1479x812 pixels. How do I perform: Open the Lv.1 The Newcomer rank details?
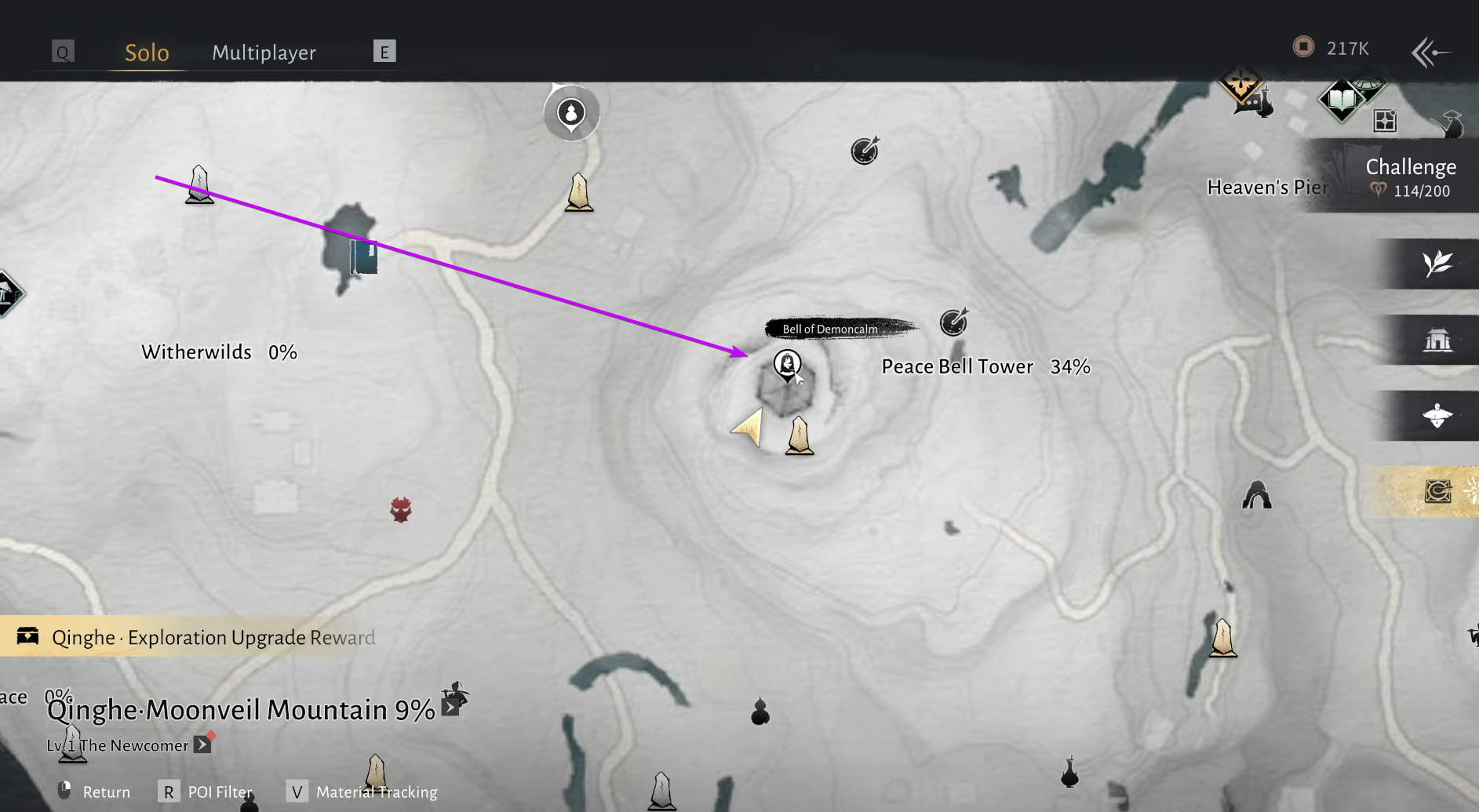tap(202, 743)
